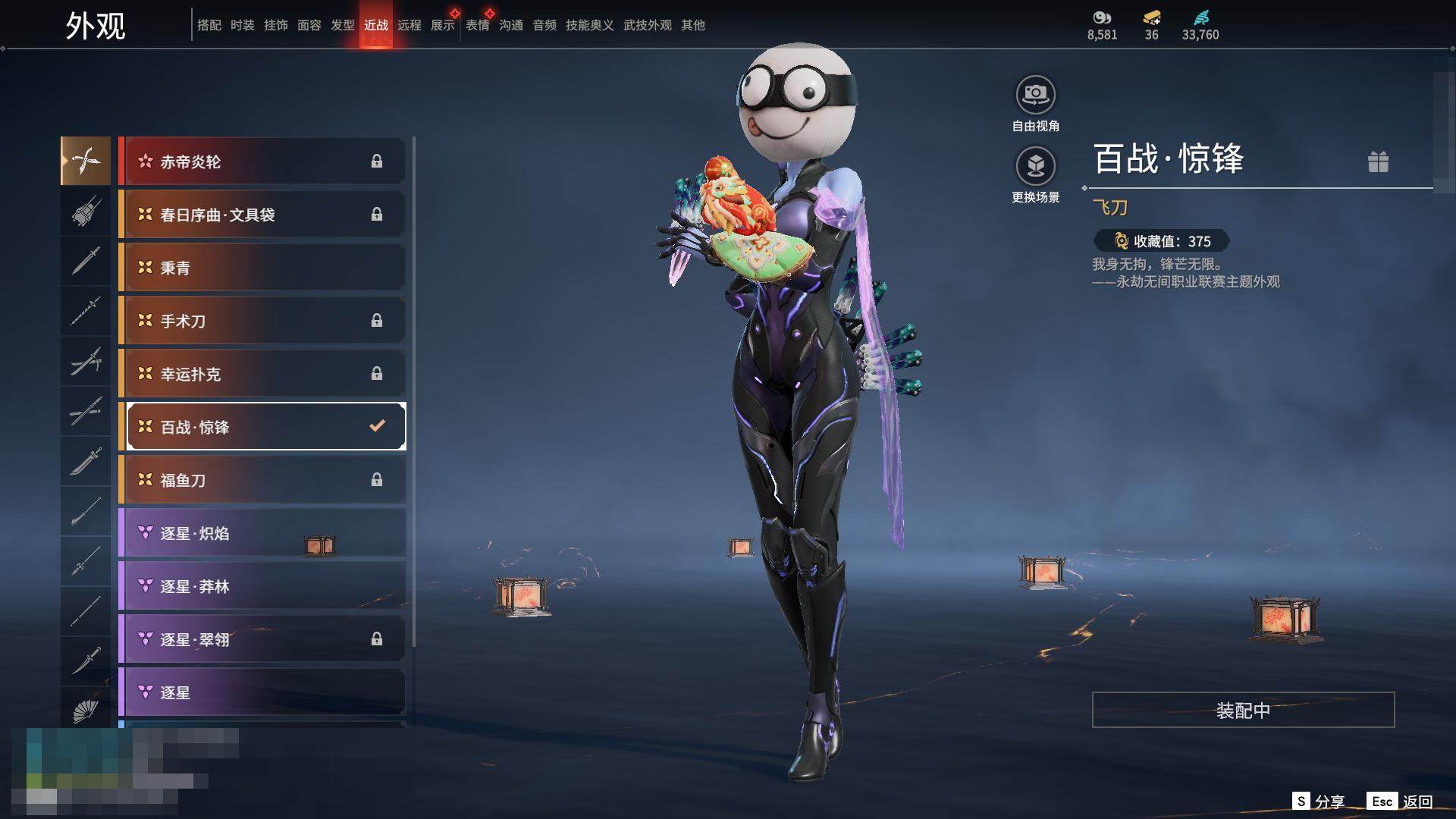Switch to the 搭配 tab
Screen dimensions: 1456x819
[209, 25]
